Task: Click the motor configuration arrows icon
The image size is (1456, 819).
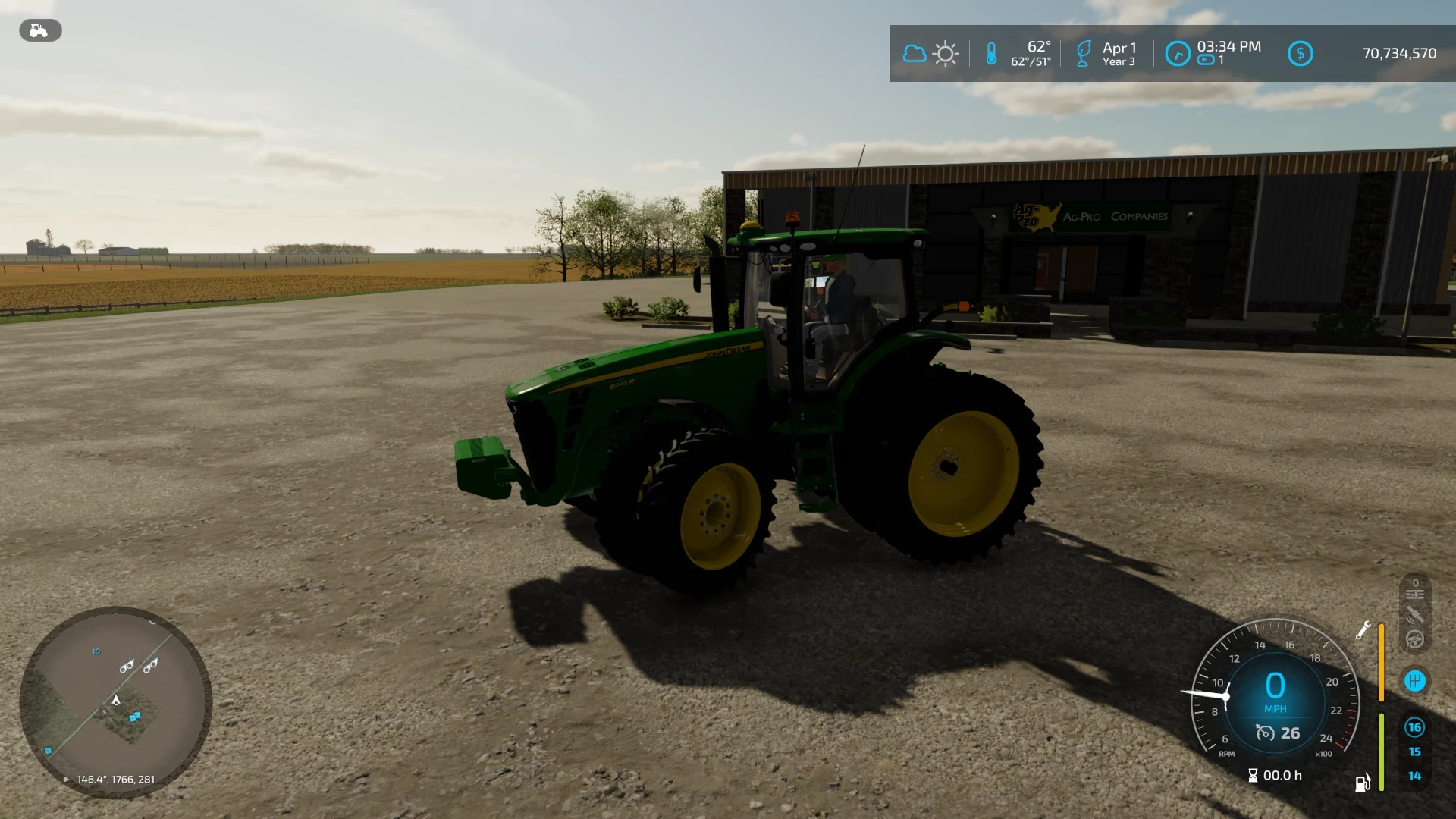Action: (1415, 594)
